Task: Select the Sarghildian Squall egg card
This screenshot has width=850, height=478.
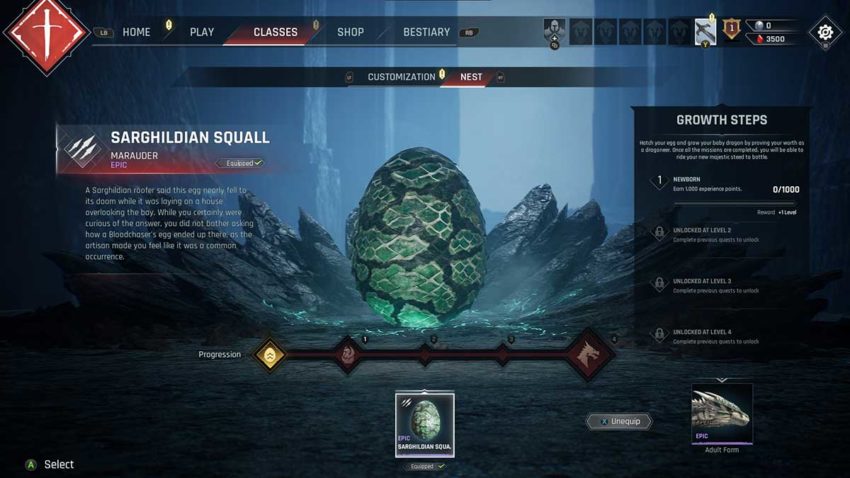Action: (x=425, y=424)
